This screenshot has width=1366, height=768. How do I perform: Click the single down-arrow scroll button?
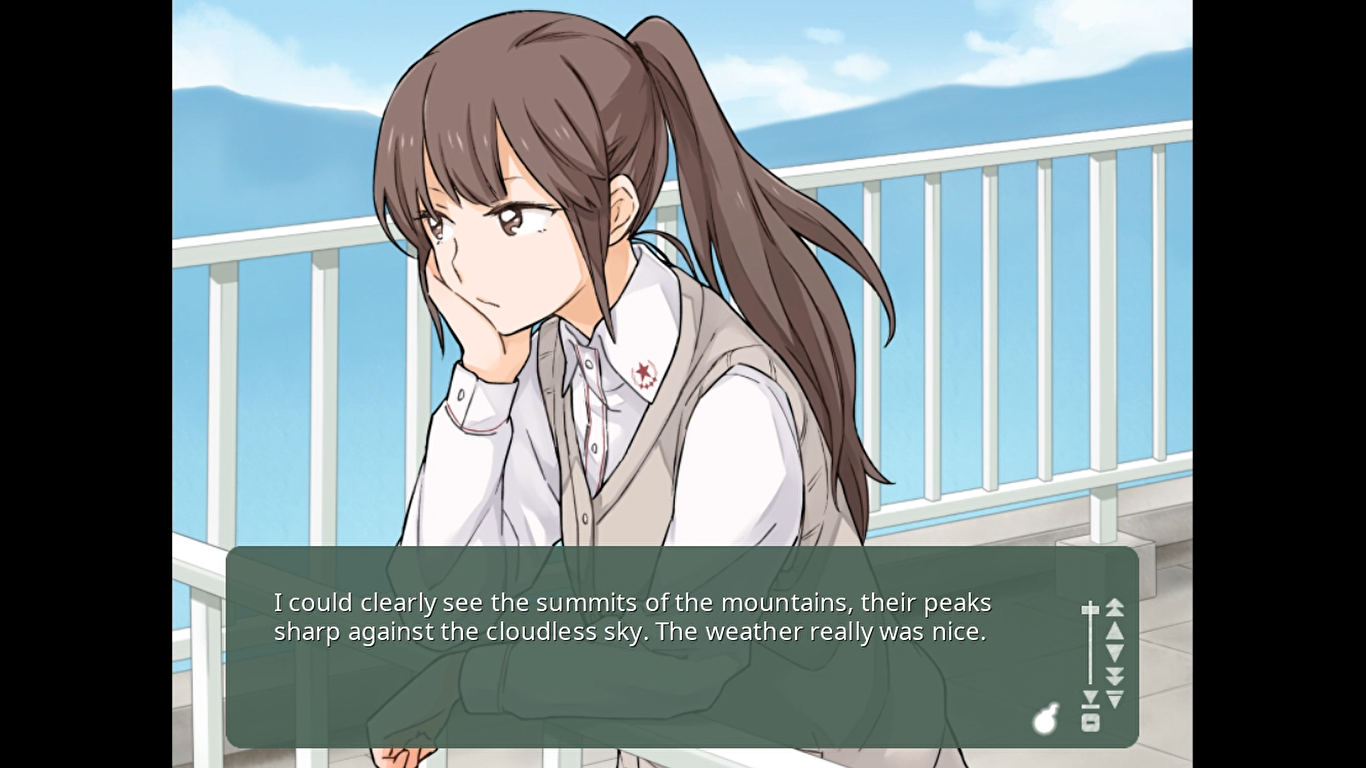point(1115,653)
